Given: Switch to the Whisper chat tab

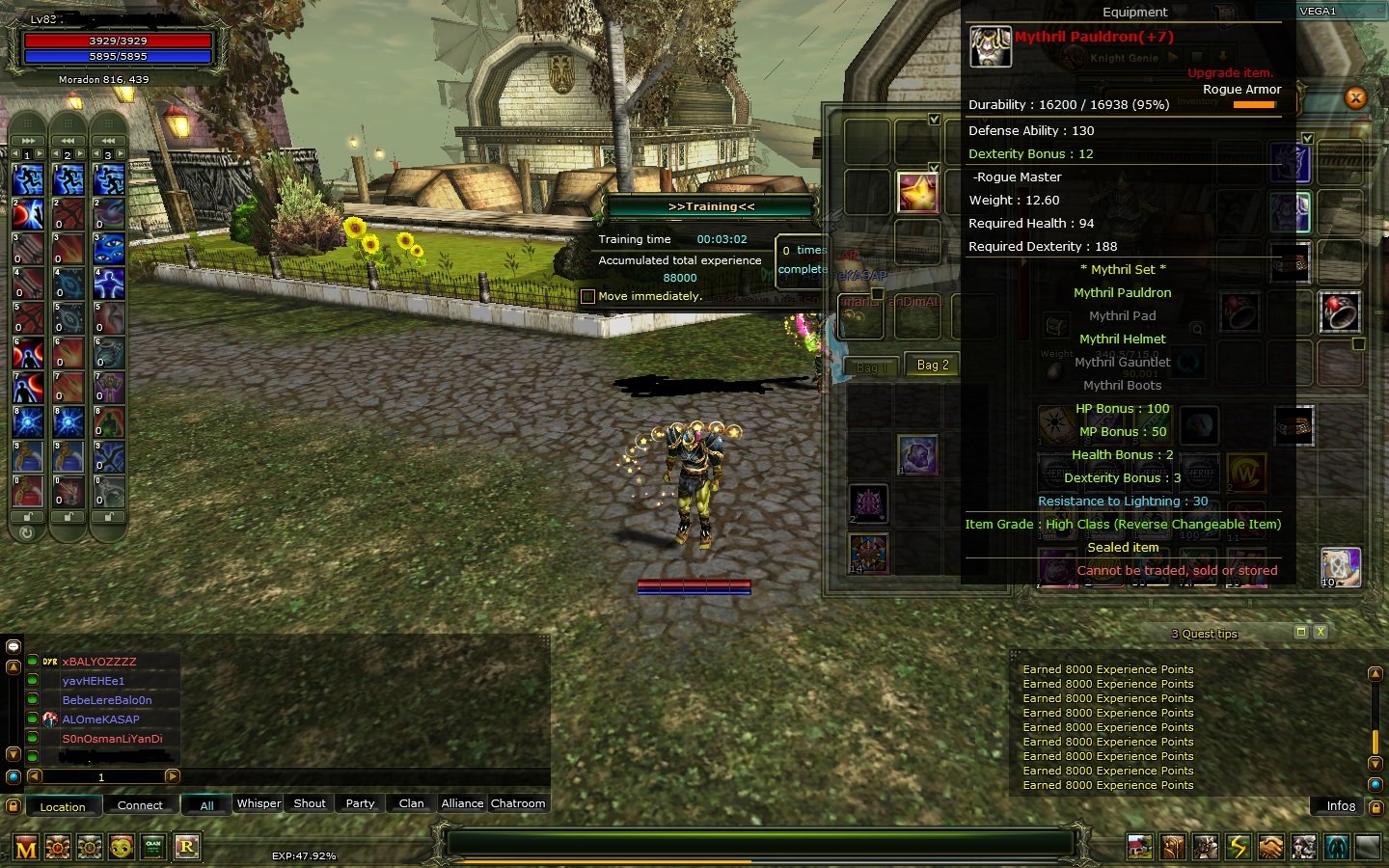Looking at the screenshot, I should [258, 803].
